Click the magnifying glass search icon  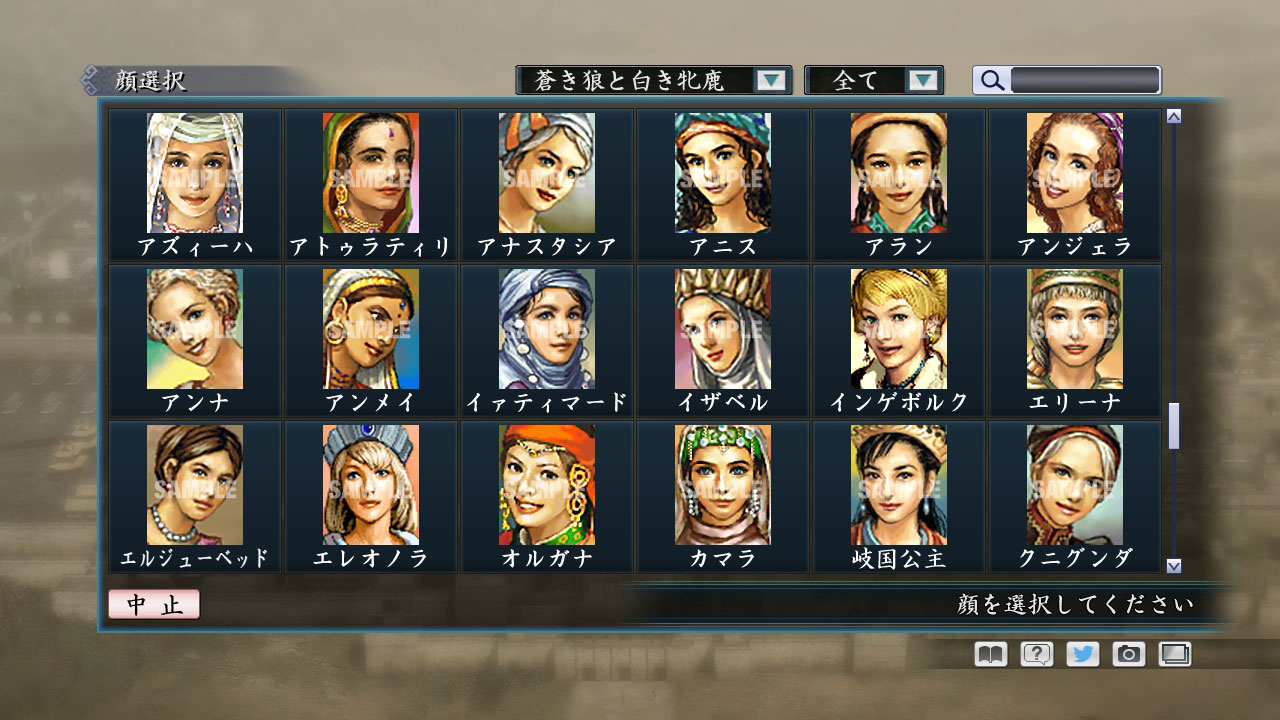[x=991, y=79]
